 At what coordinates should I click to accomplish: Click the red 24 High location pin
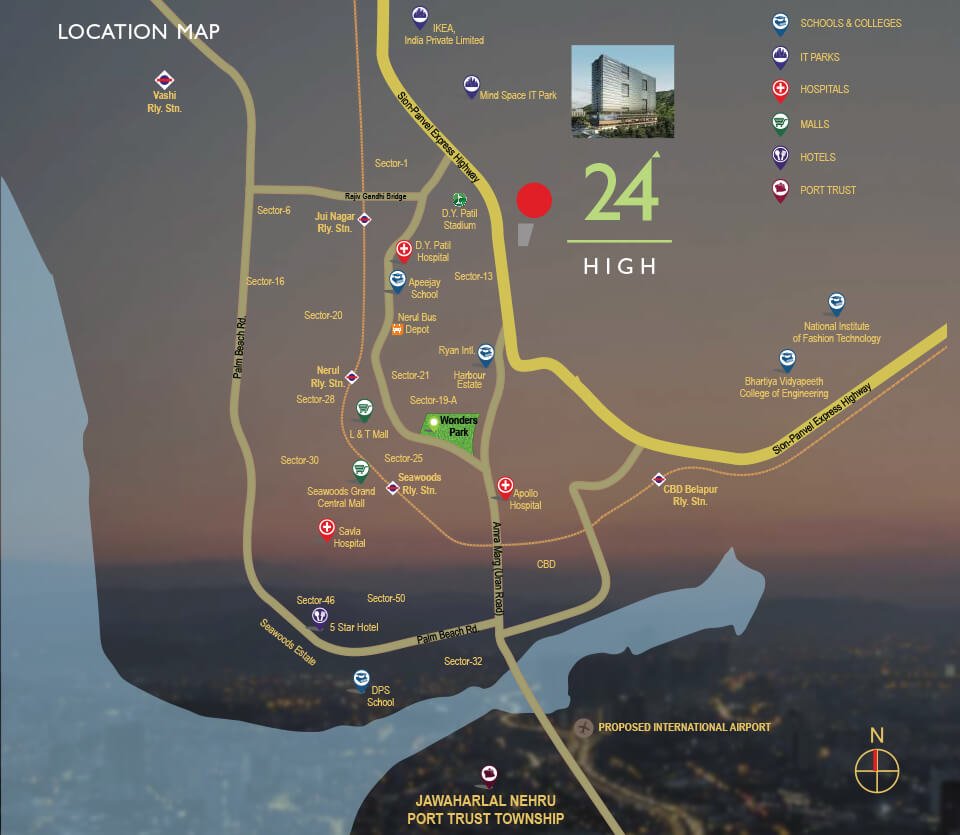coord(533,201)
